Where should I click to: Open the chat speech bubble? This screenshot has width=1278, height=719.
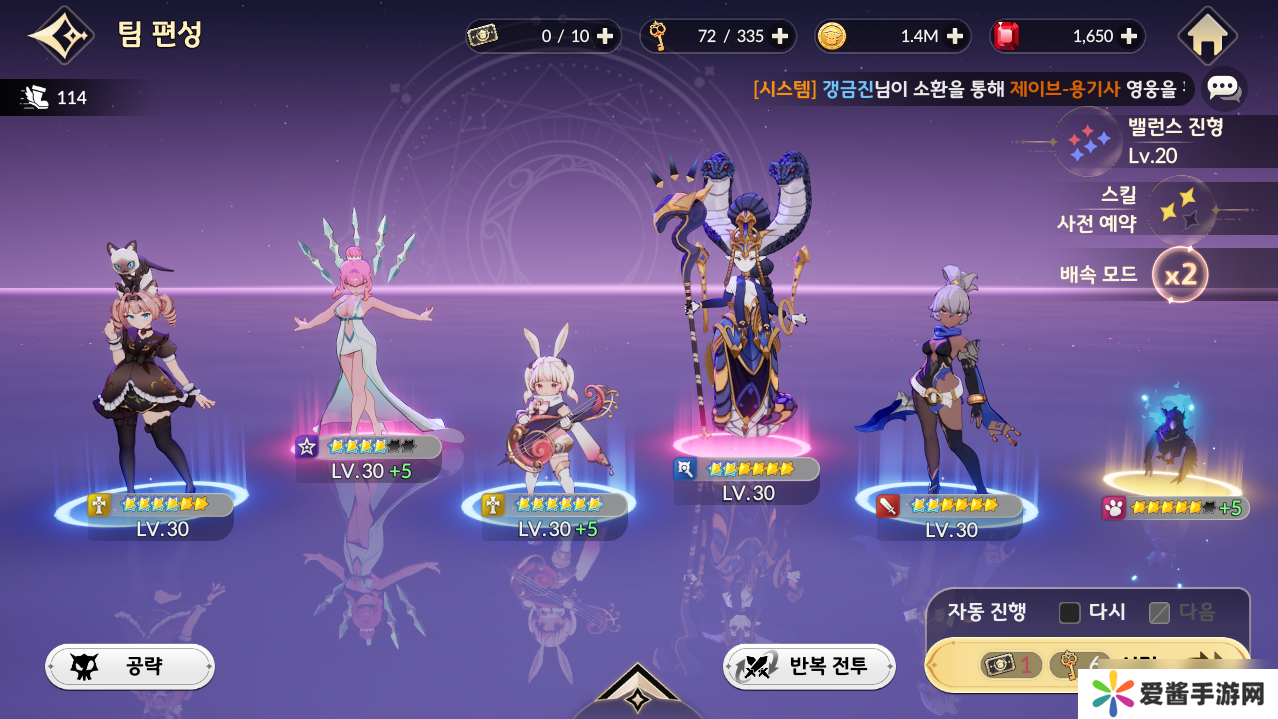click(1223, 88)
